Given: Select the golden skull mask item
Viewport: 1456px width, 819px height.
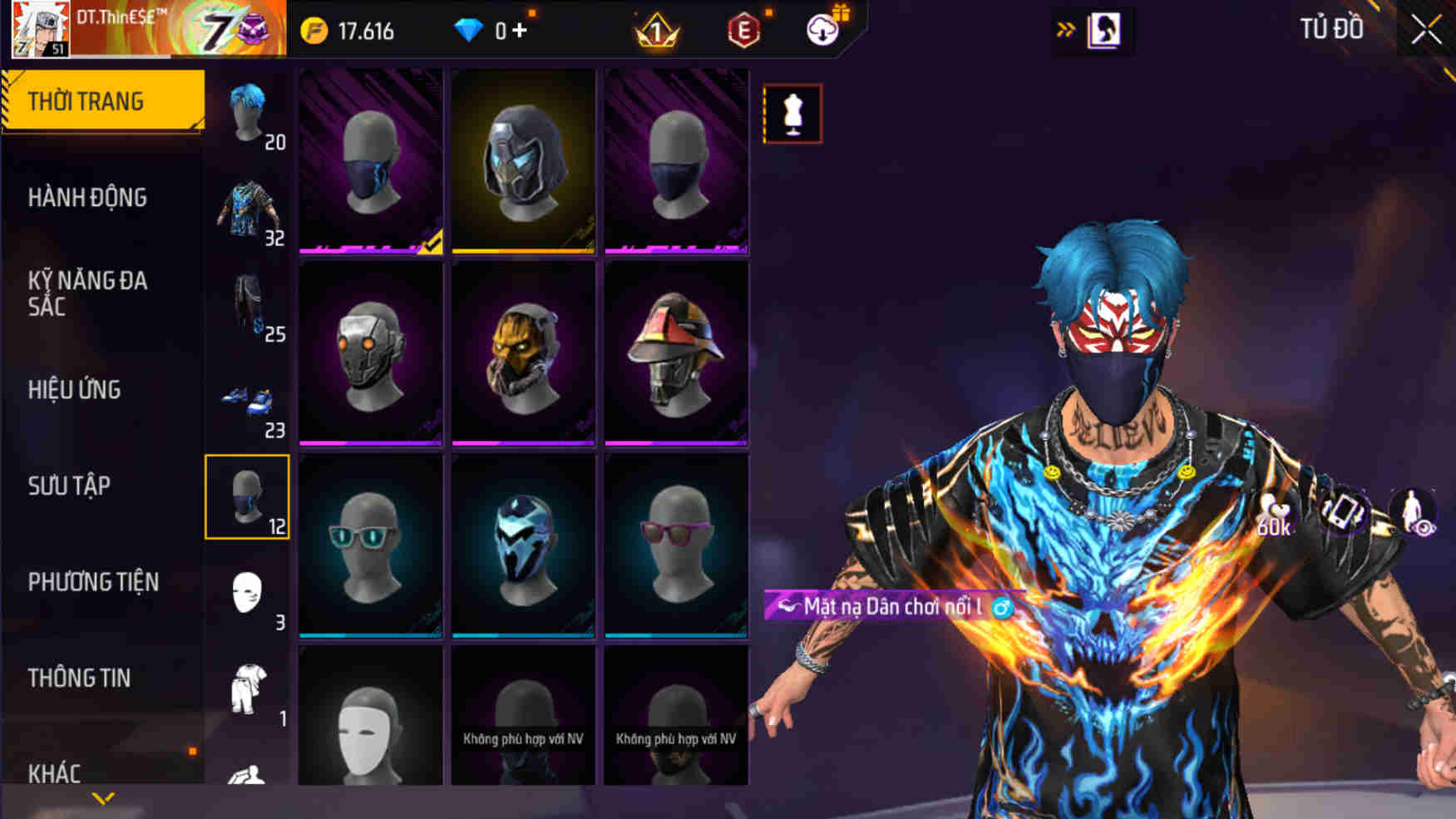Looking at the screenshot, I should click(523, 354).
